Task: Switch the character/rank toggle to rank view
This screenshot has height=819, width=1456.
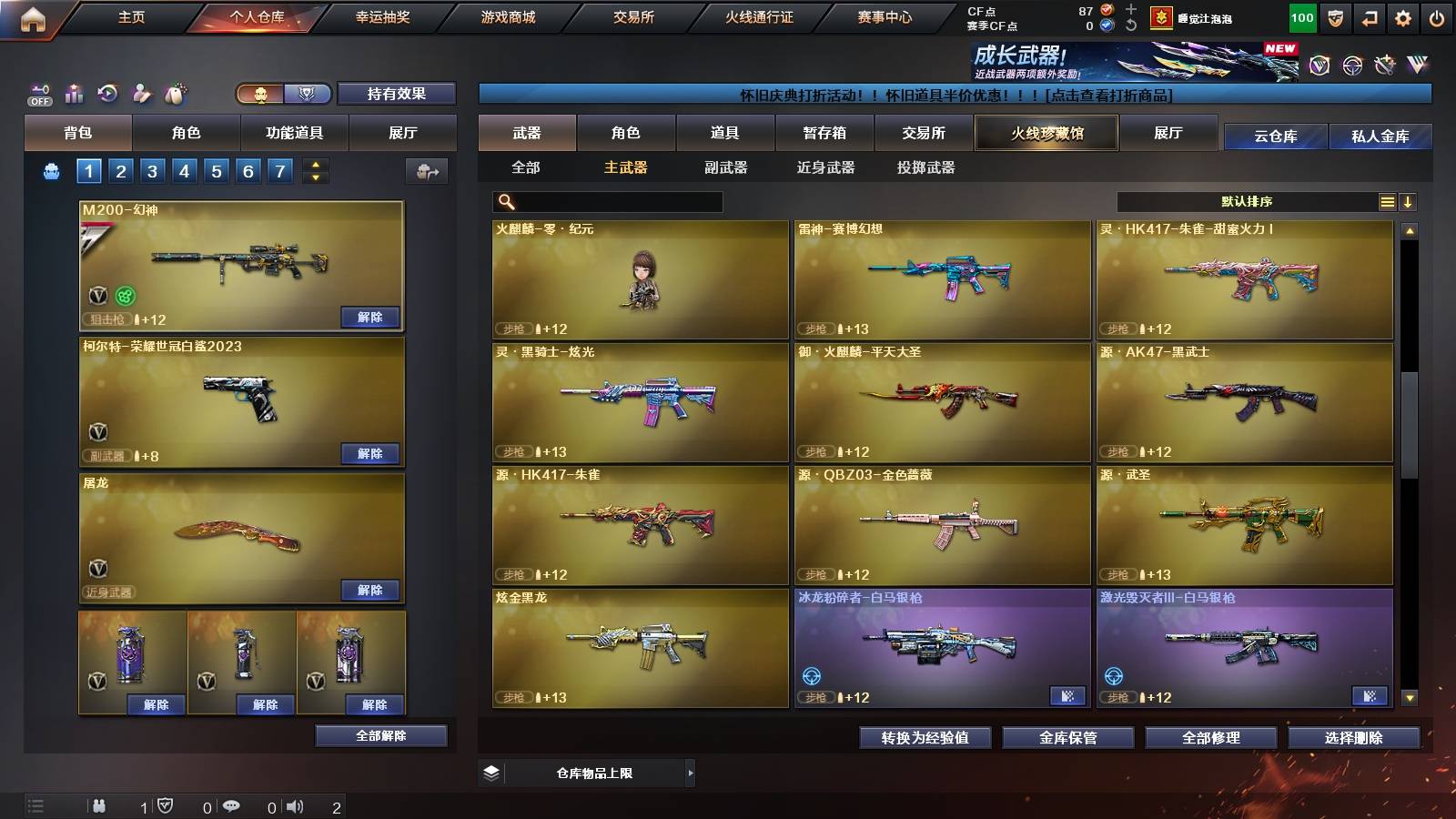Action: 308,94
